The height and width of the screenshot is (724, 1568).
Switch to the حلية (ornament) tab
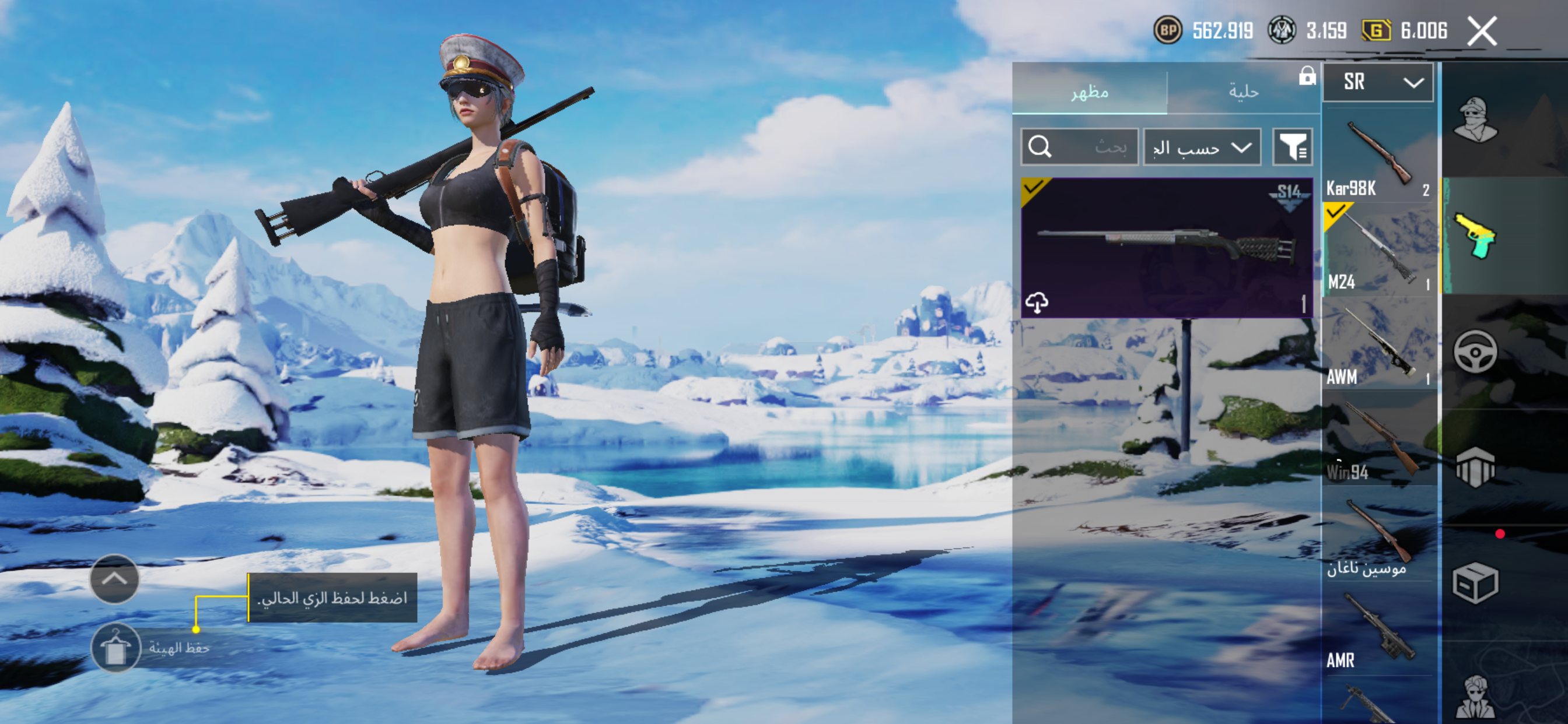[x=1242, y=92]
